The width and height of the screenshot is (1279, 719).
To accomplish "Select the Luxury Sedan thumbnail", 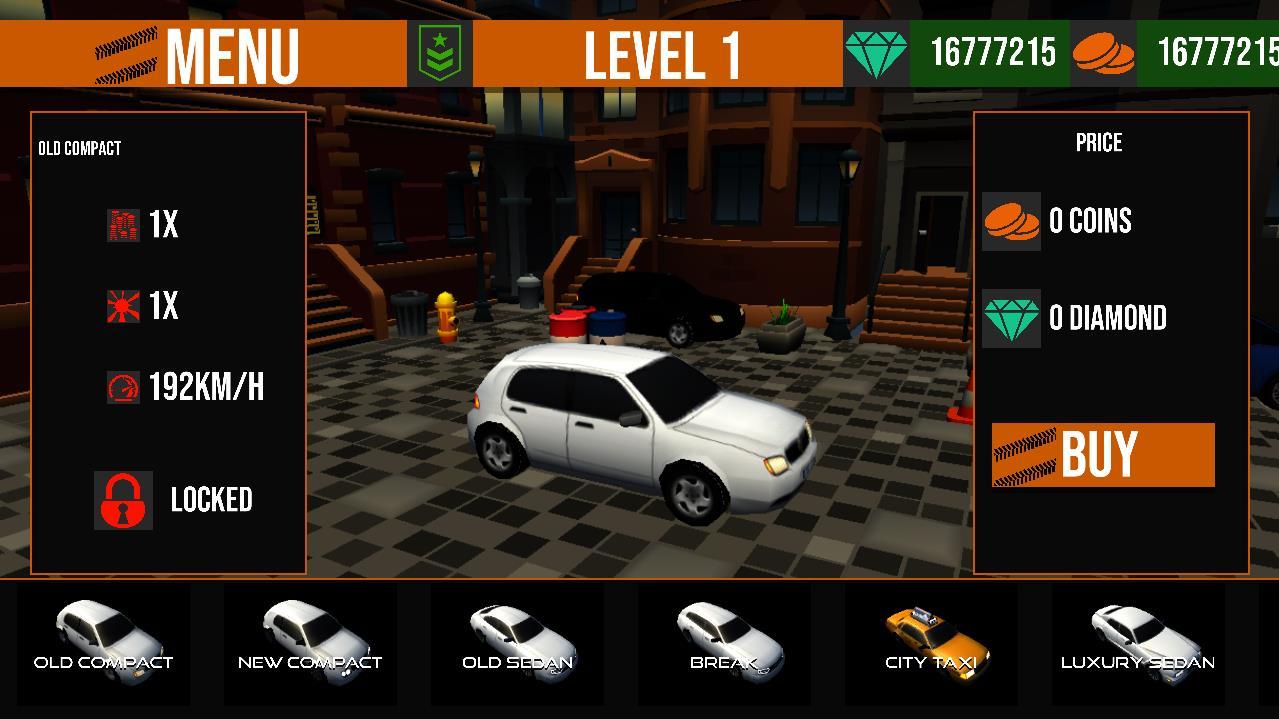I will [1138, 640].
